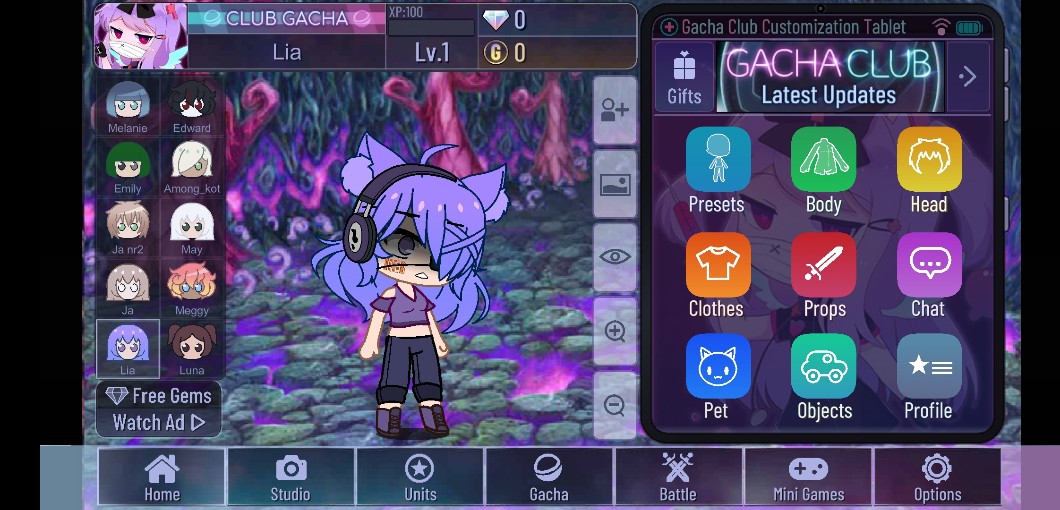Go to the Studio tab
Viewport: 1060px width, 510px height.
(x=290, y=477)
